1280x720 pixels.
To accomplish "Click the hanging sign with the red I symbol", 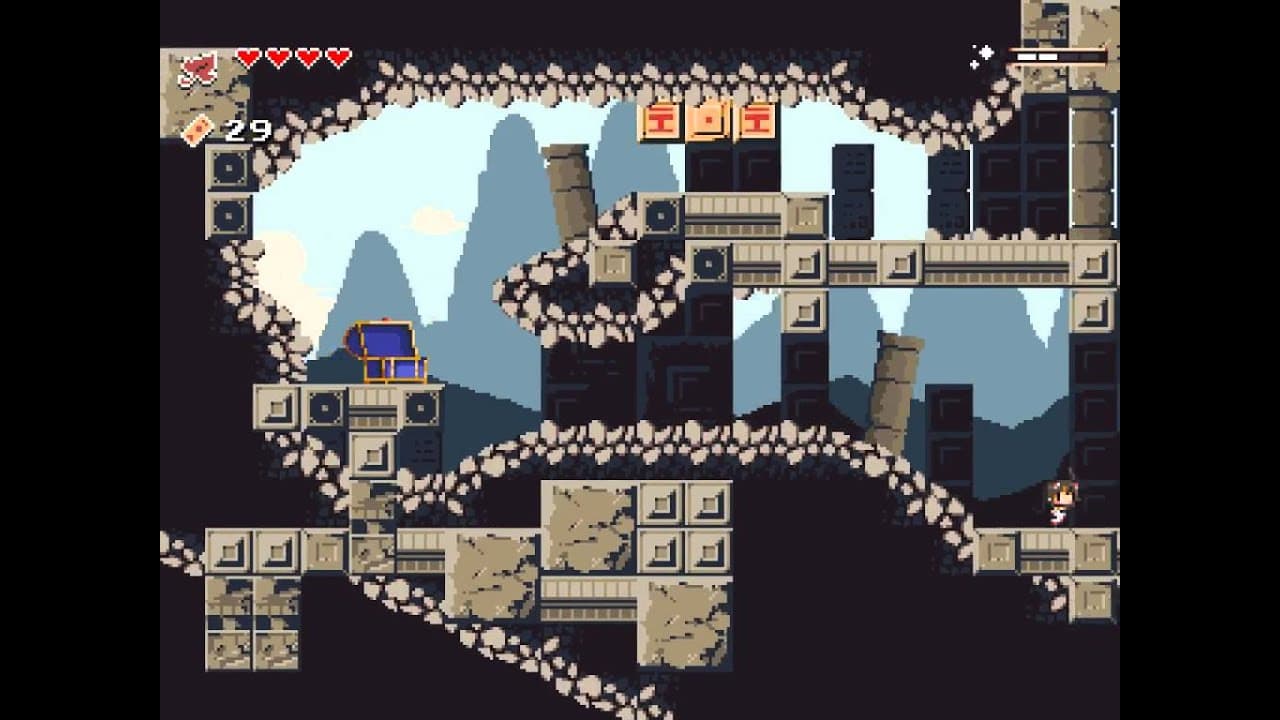I will pyautogui.click(x=660, y=122).
